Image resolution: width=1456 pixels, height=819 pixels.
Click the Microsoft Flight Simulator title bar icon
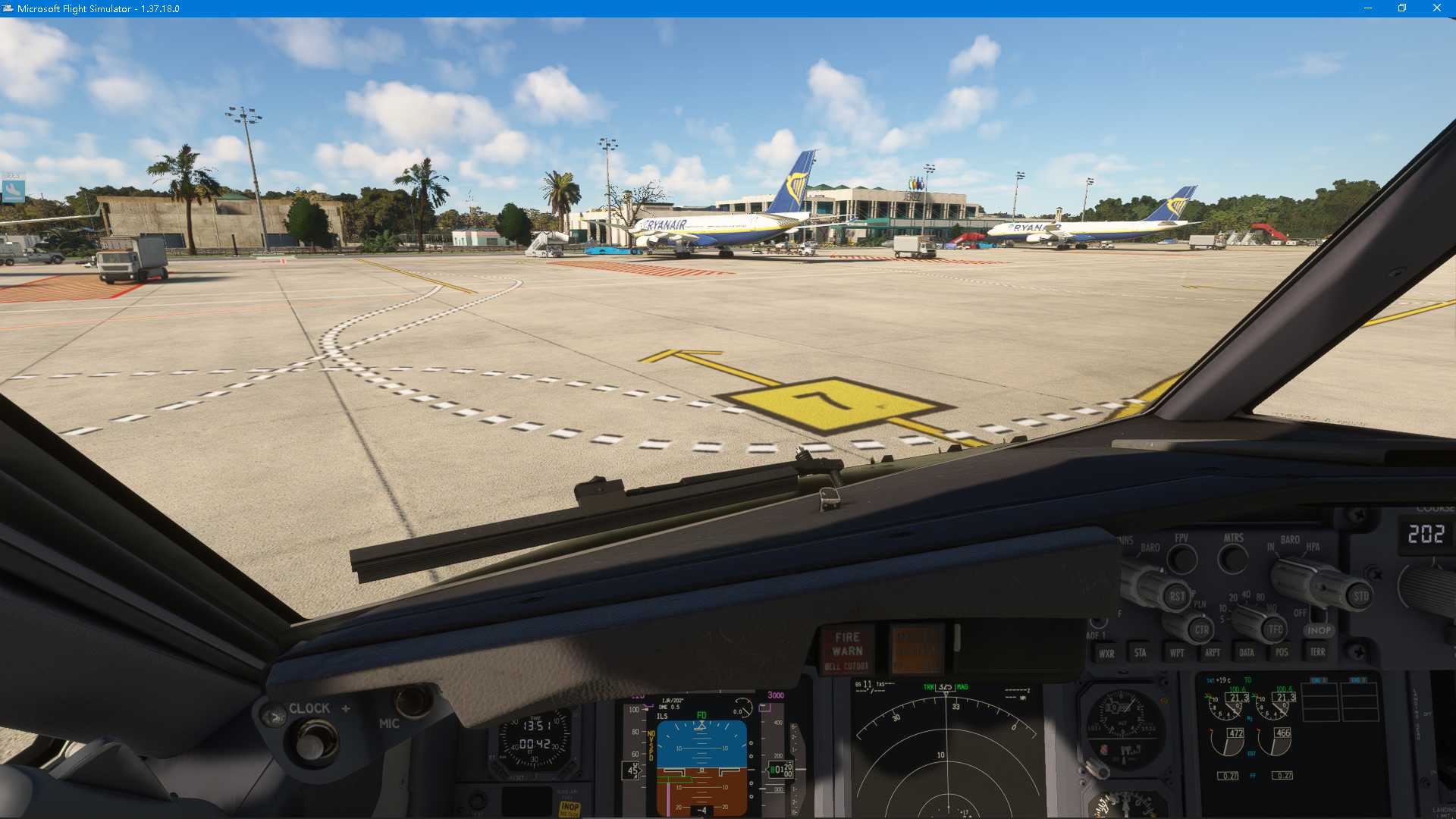pyautogui.click(x=8, y=8)
